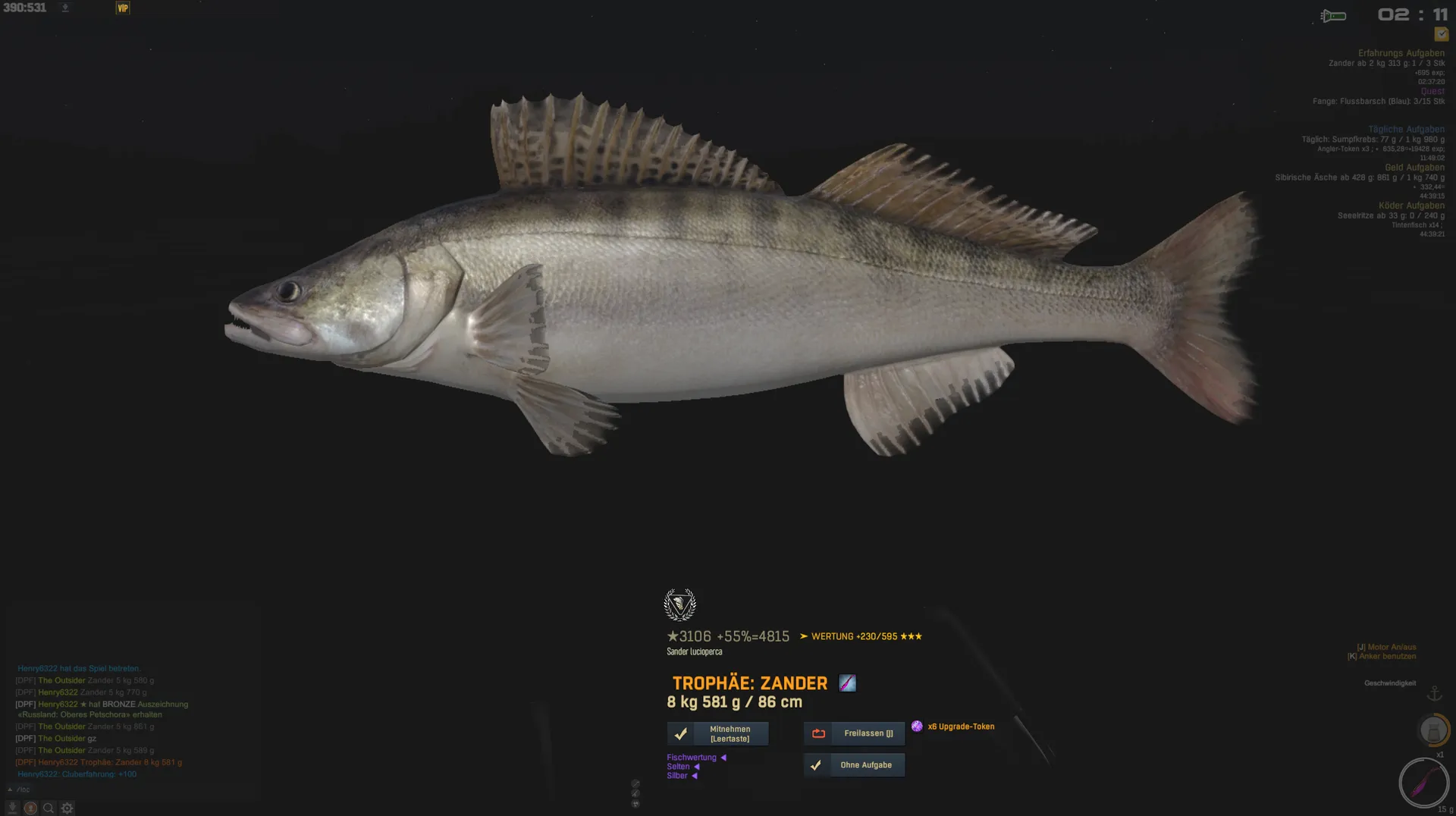Click the trophy laurel emblem
This screenshot has height=816, width=1456.
coord(679,605)
